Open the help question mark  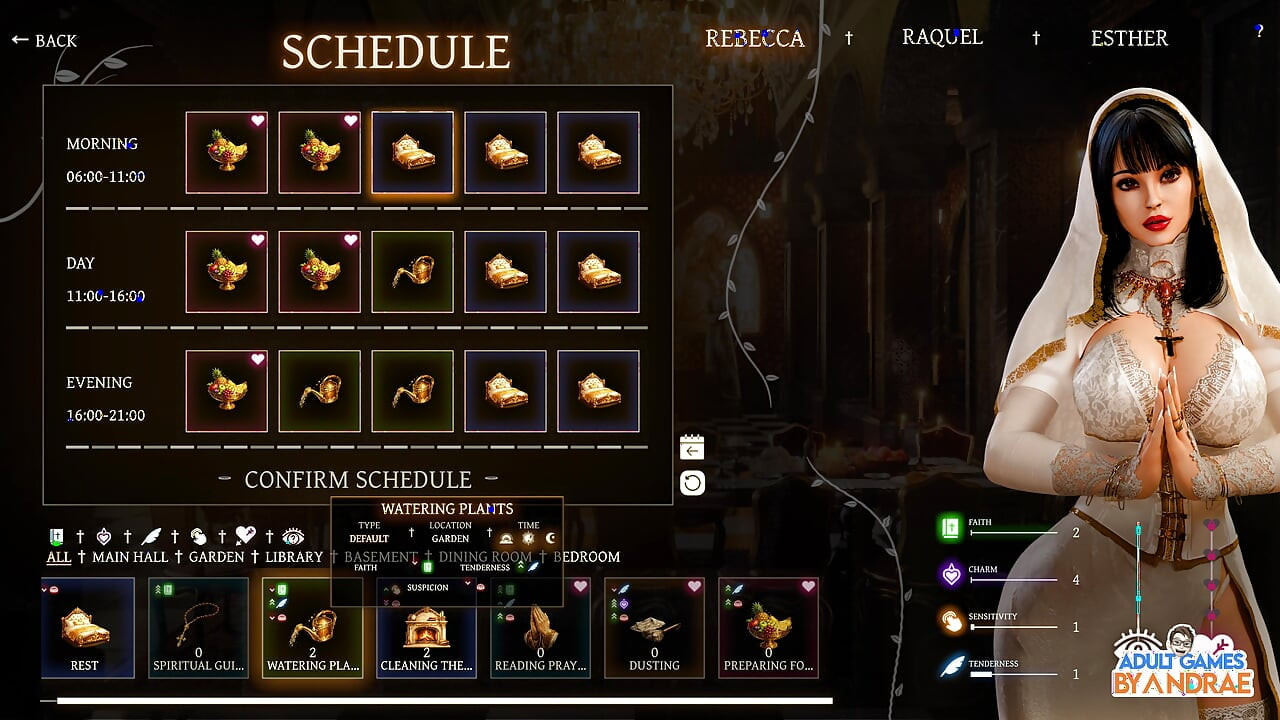pos(1259,31)
